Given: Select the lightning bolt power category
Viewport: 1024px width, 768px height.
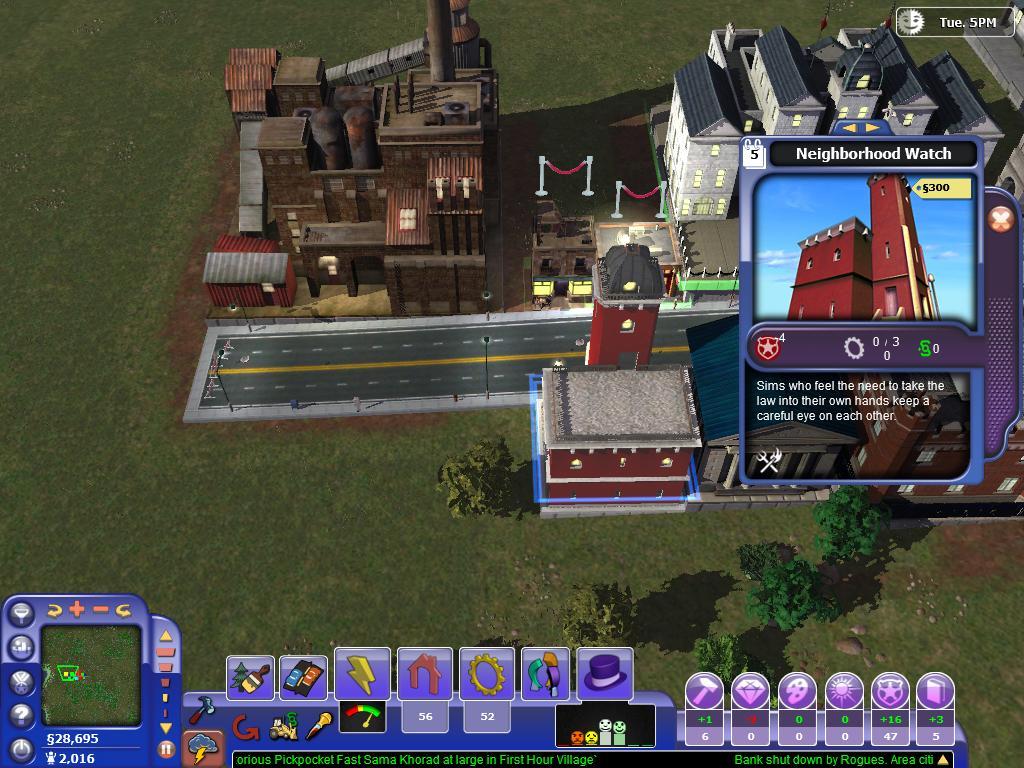Looking at the screenshot, I should tap(362, 674).
